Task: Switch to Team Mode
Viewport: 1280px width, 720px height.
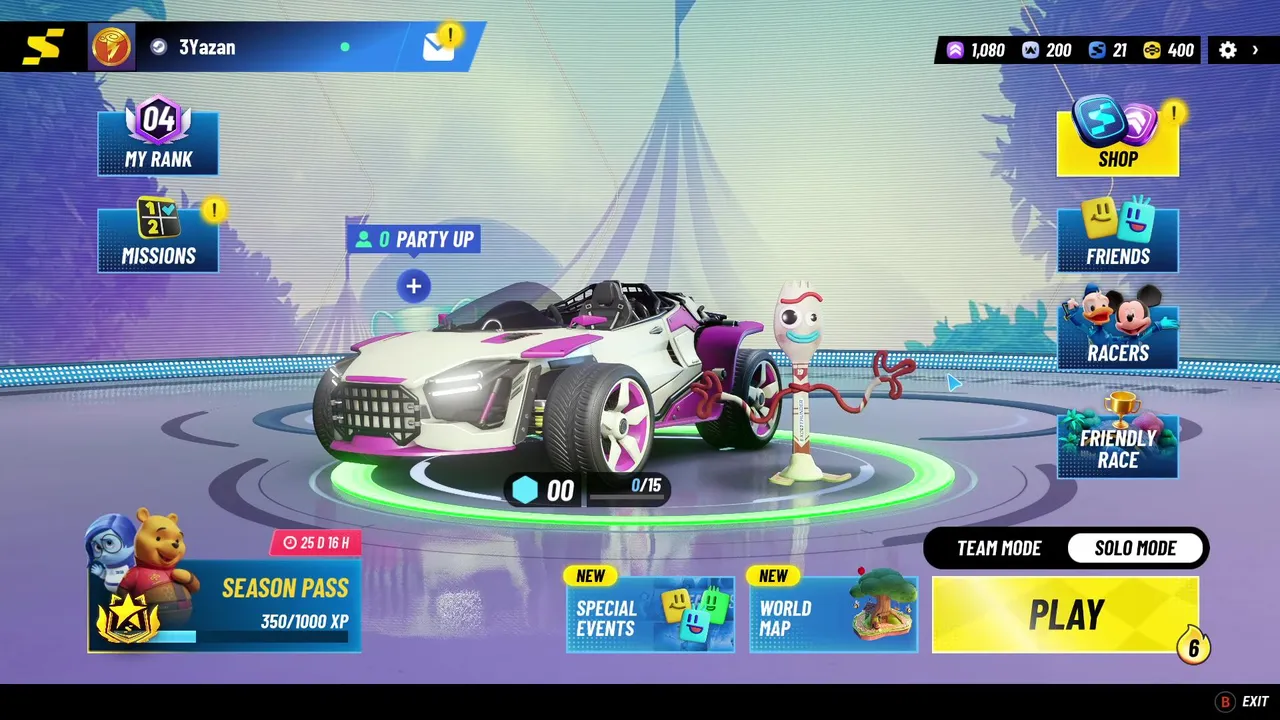Action: tap(999, 548)
